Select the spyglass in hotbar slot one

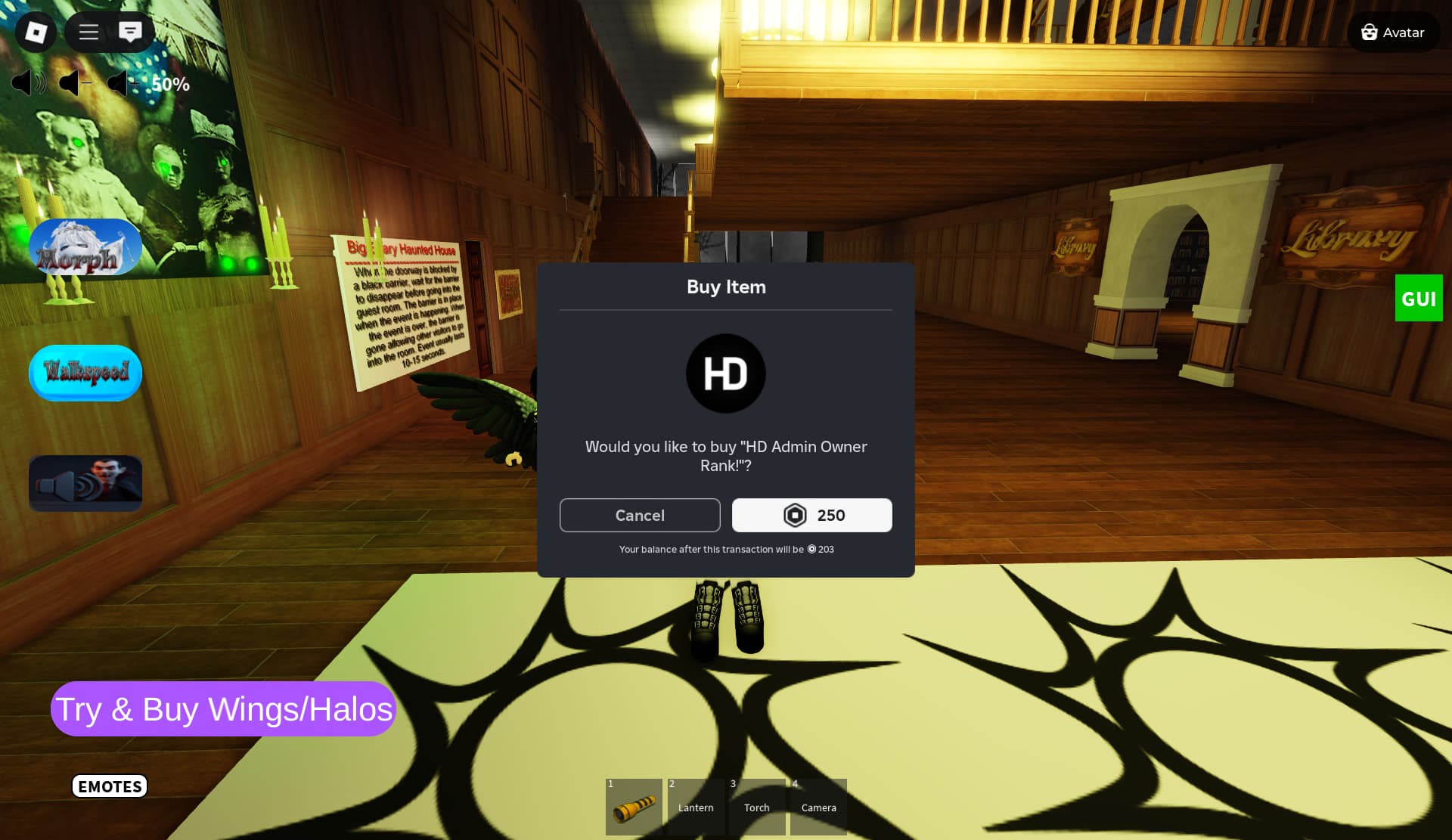(x=634, y=807)
